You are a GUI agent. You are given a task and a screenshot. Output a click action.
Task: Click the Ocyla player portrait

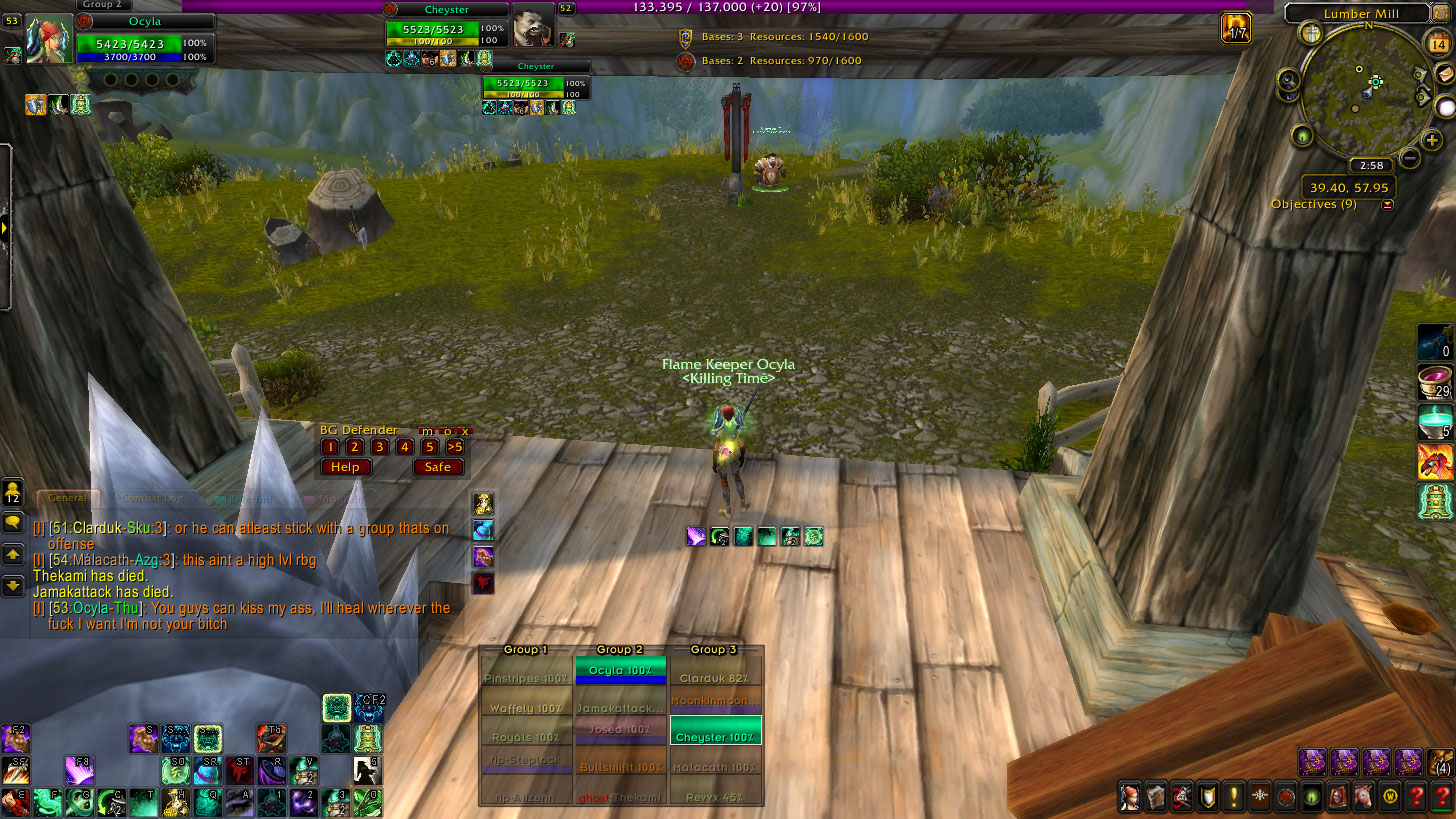[47, 40]
